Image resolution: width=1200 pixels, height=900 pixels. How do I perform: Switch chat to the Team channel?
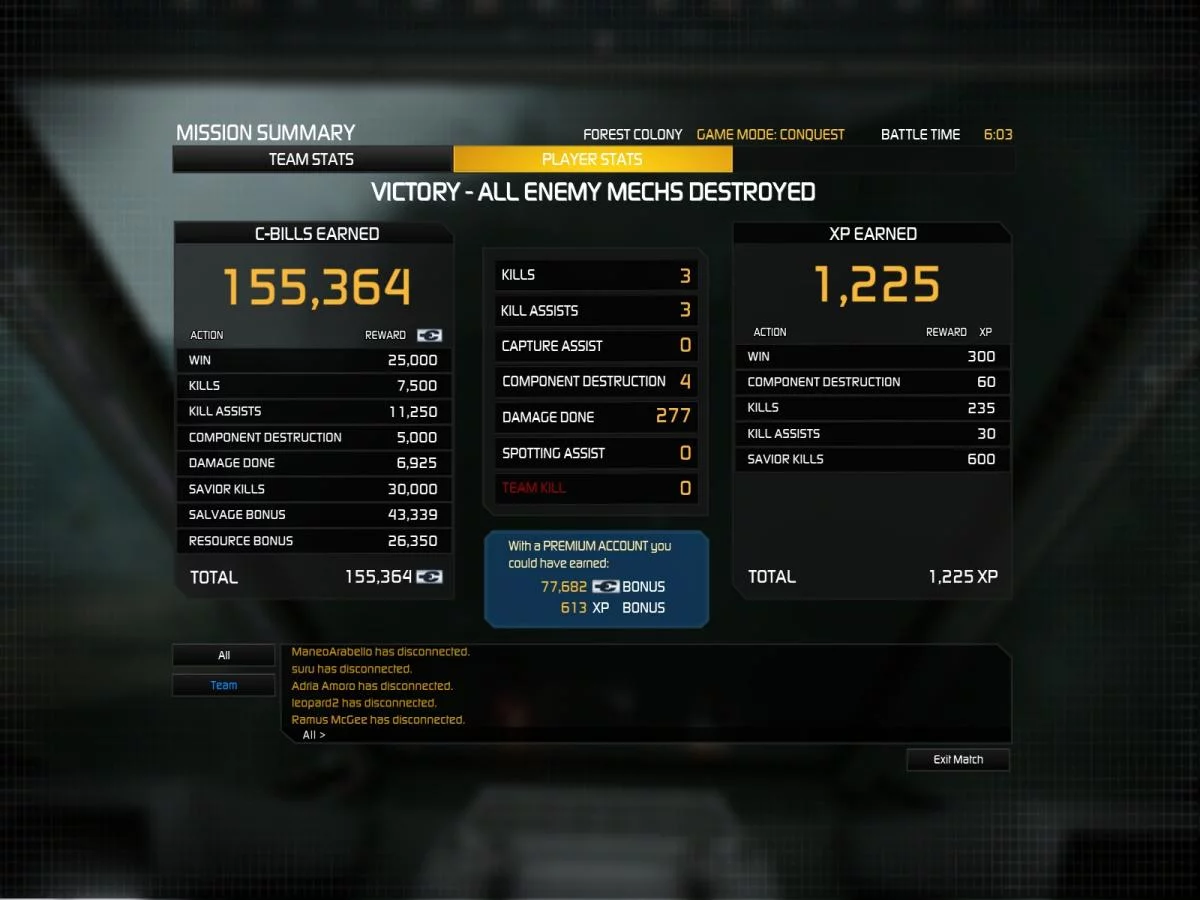coord(224,685)
